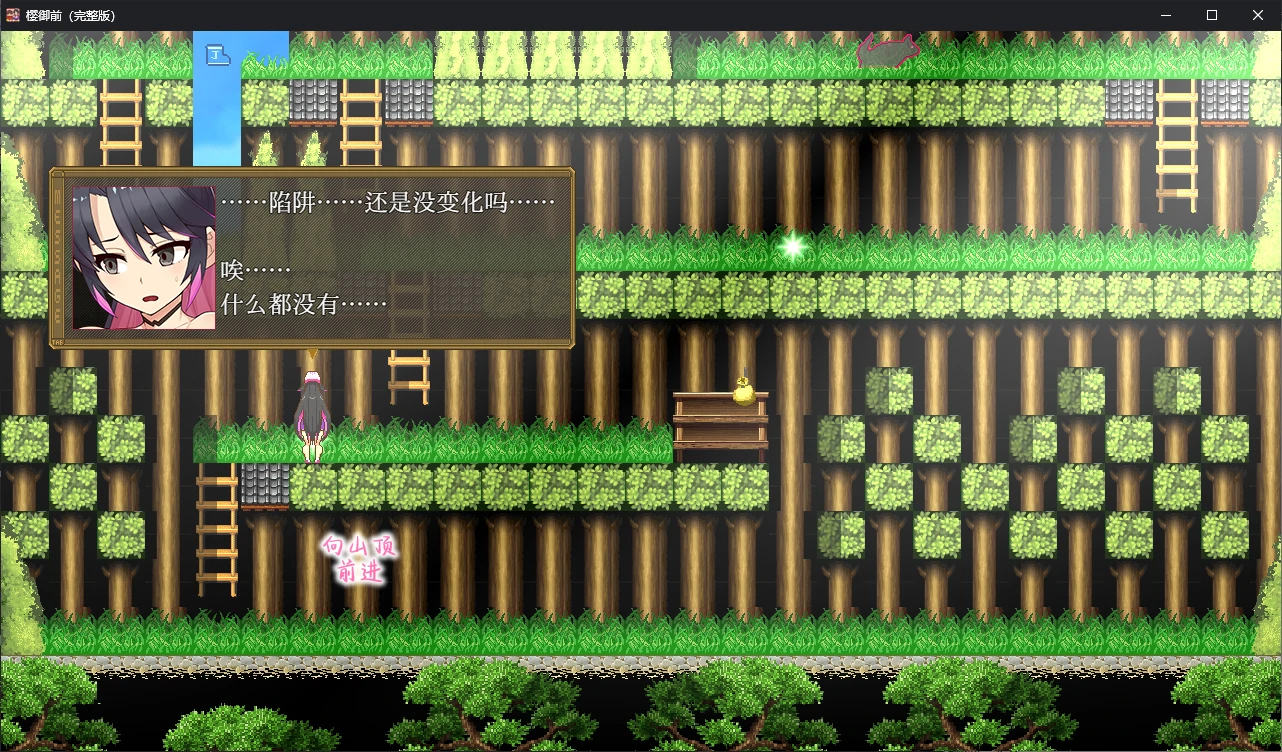Click the game's app icon in title bar
The image size is (1282, 752).
(x=14, y=15)
